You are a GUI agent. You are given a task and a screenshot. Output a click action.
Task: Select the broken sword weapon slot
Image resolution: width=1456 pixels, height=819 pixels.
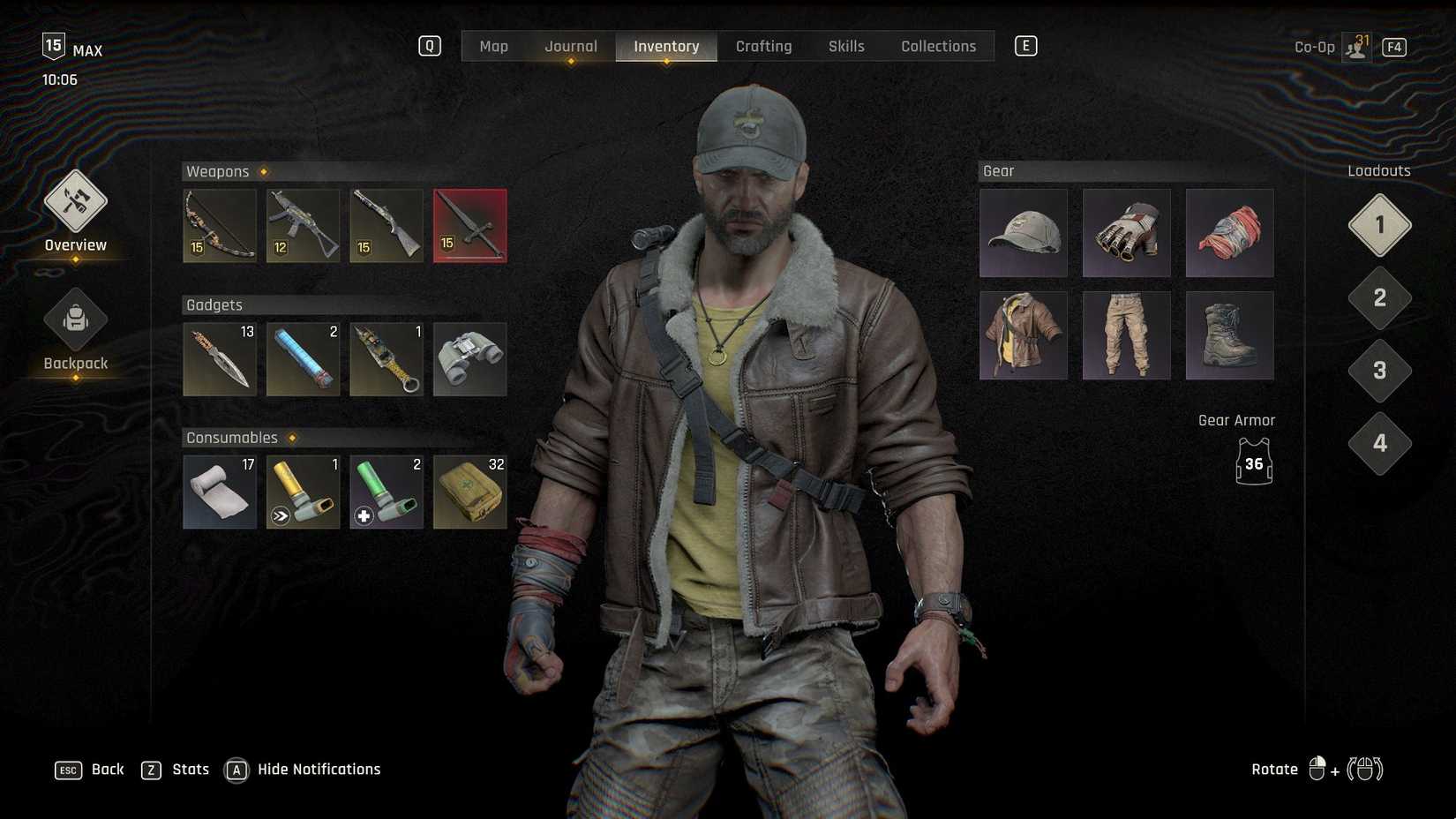[469, 225]
